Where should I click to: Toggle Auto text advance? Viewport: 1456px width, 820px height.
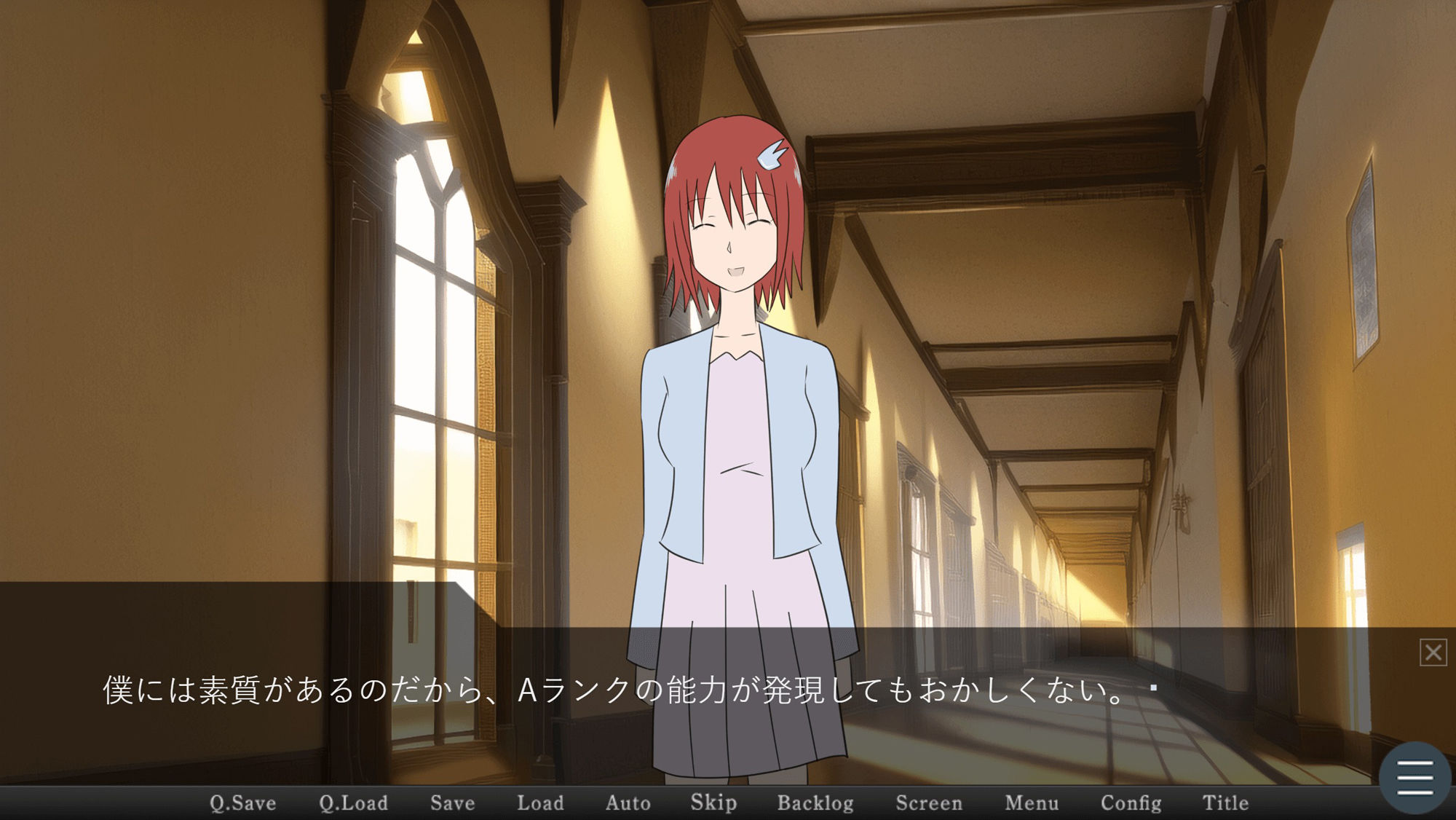coord(628,803)
